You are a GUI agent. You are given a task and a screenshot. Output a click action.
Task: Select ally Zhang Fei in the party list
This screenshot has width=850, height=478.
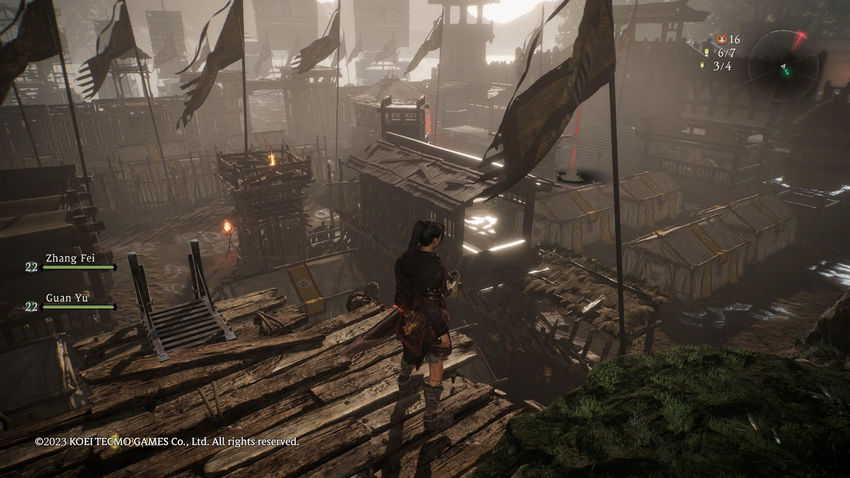coord(68,260)
